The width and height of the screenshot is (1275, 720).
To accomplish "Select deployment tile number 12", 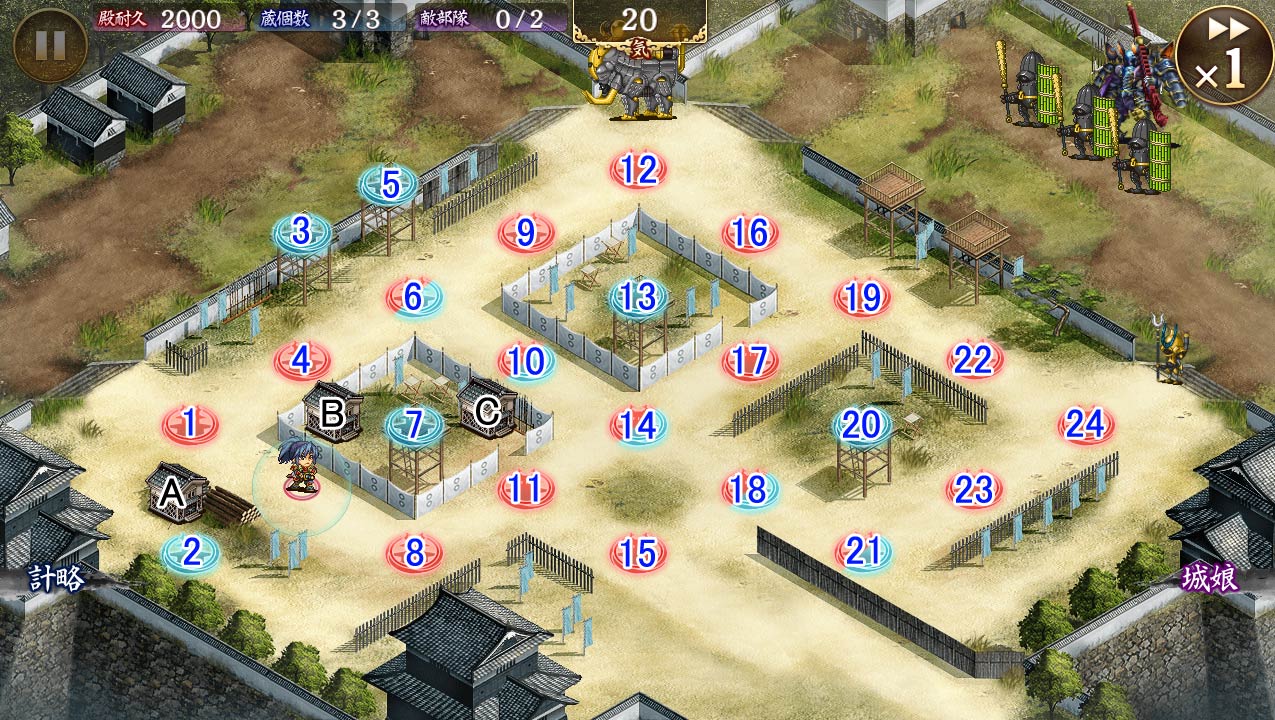I will coord(638,170).
